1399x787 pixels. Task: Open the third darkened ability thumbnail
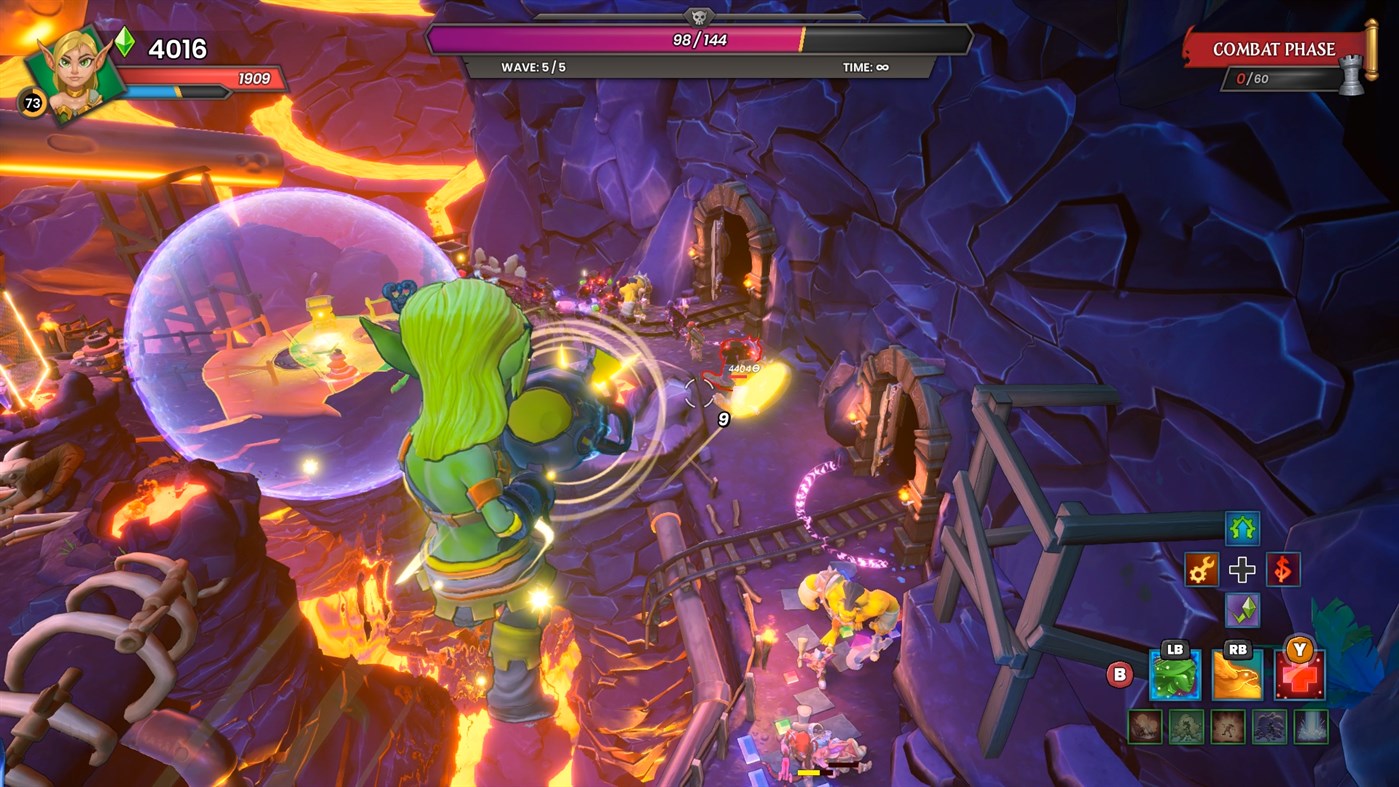click(x=1228, y=726)
